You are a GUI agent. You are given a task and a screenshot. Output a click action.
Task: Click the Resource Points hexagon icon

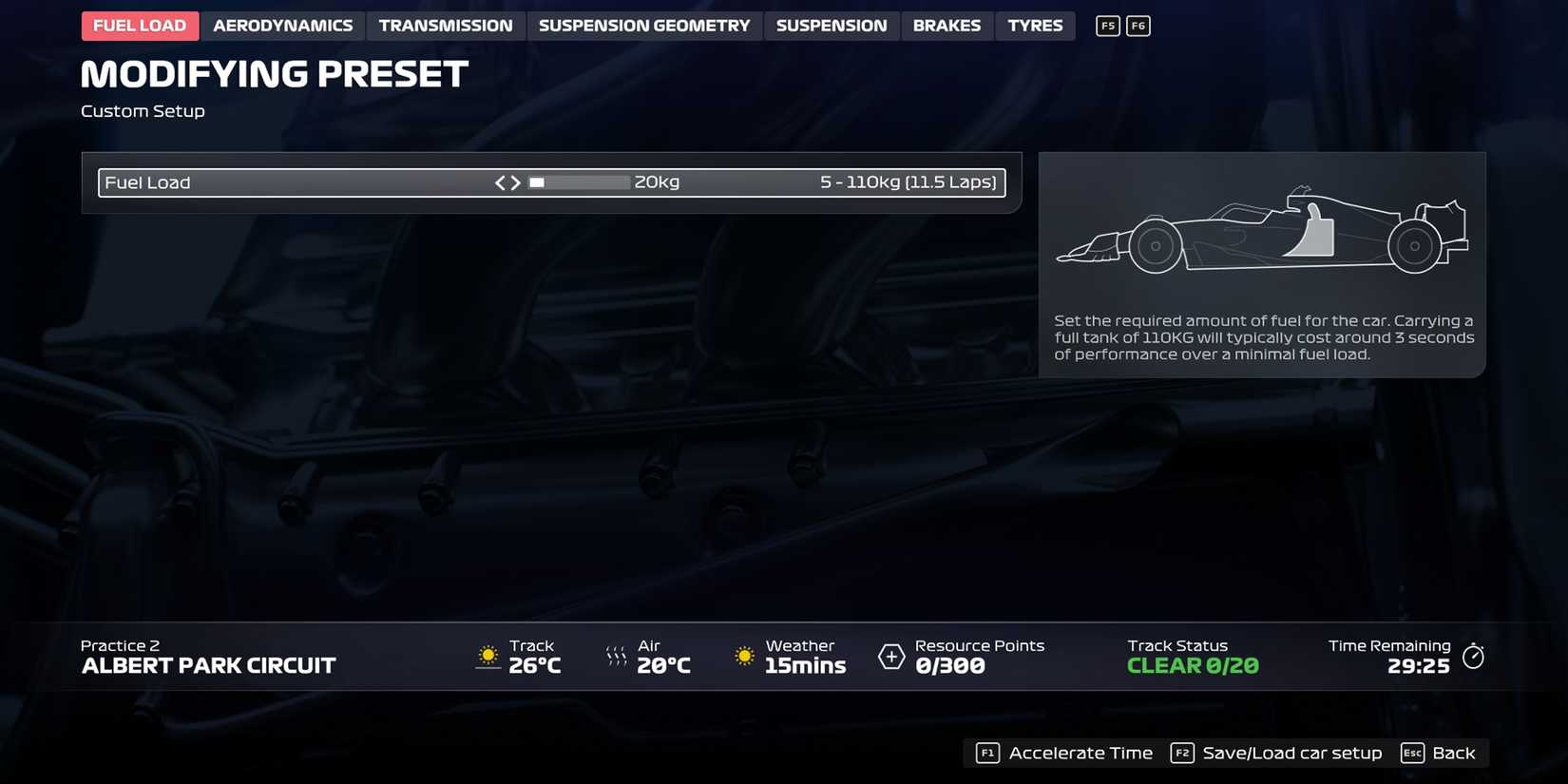click(x=891, y=656)
